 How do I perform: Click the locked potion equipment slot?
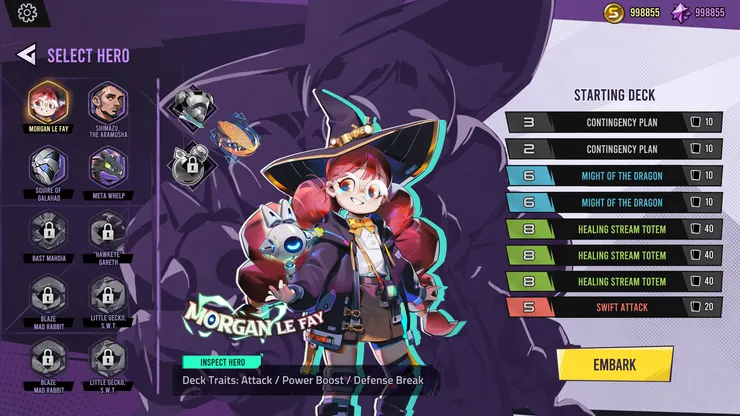(188, 163)
